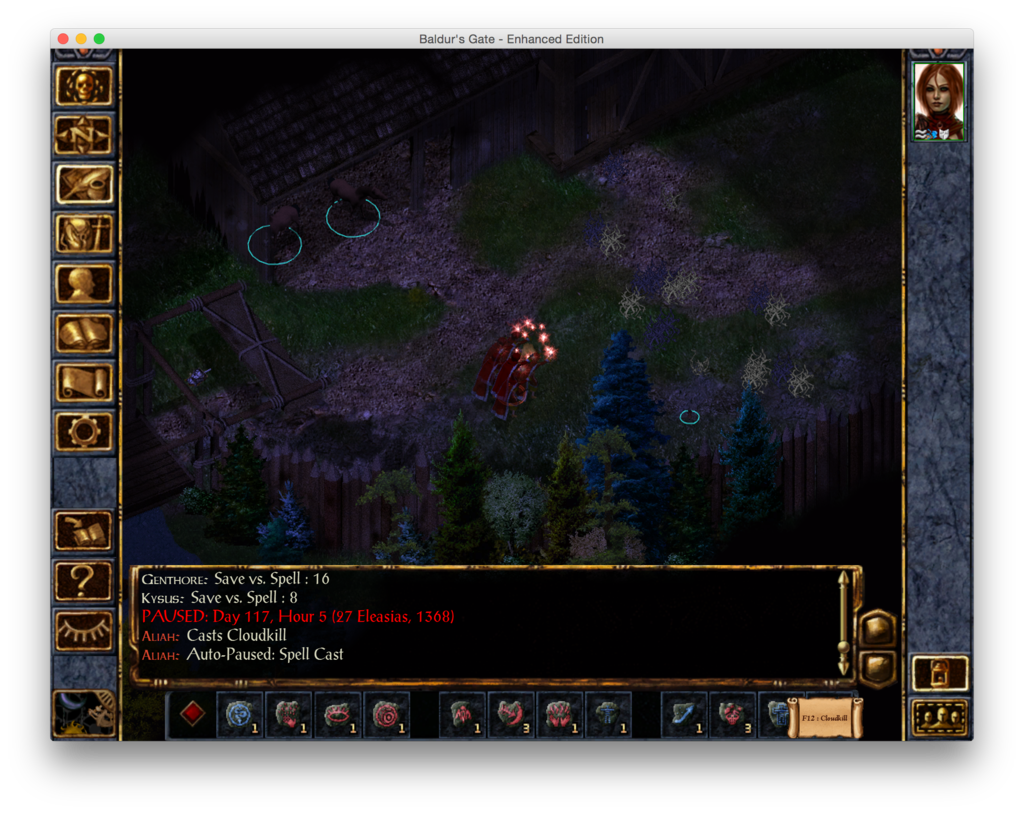The height and width of the screenshot is (813, 1024).
Task: Open the priest scroll button
Action: 84,382
